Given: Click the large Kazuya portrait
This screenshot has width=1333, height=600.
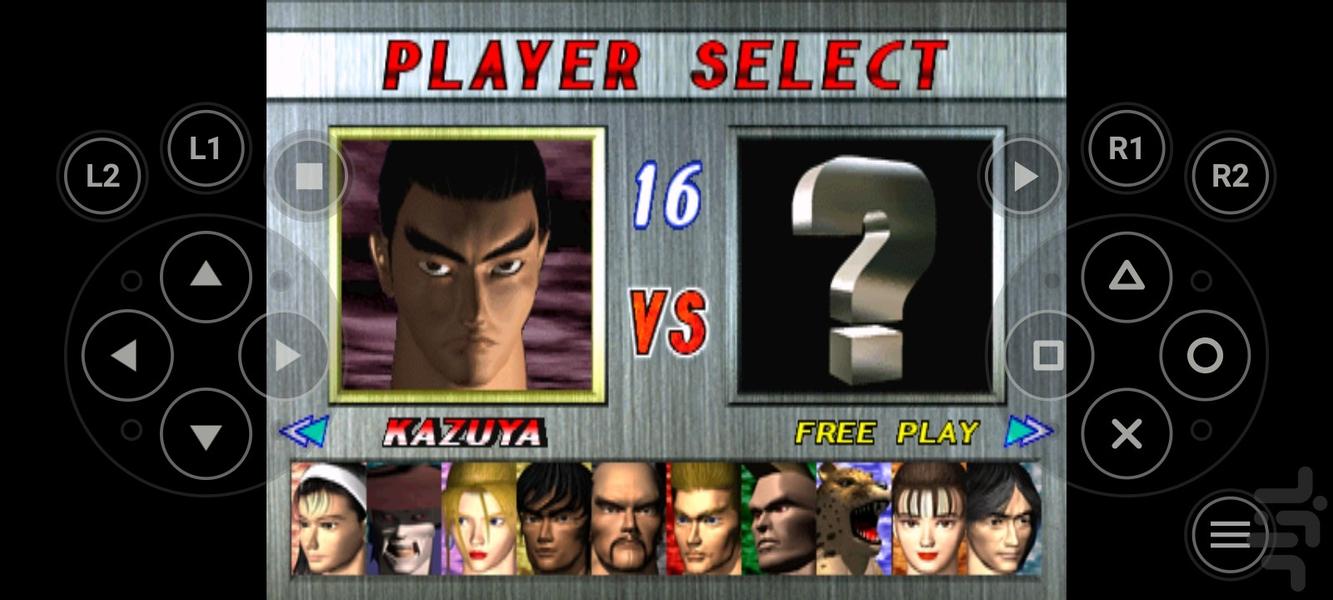Looking at the screenshot, I should (468, 265).
